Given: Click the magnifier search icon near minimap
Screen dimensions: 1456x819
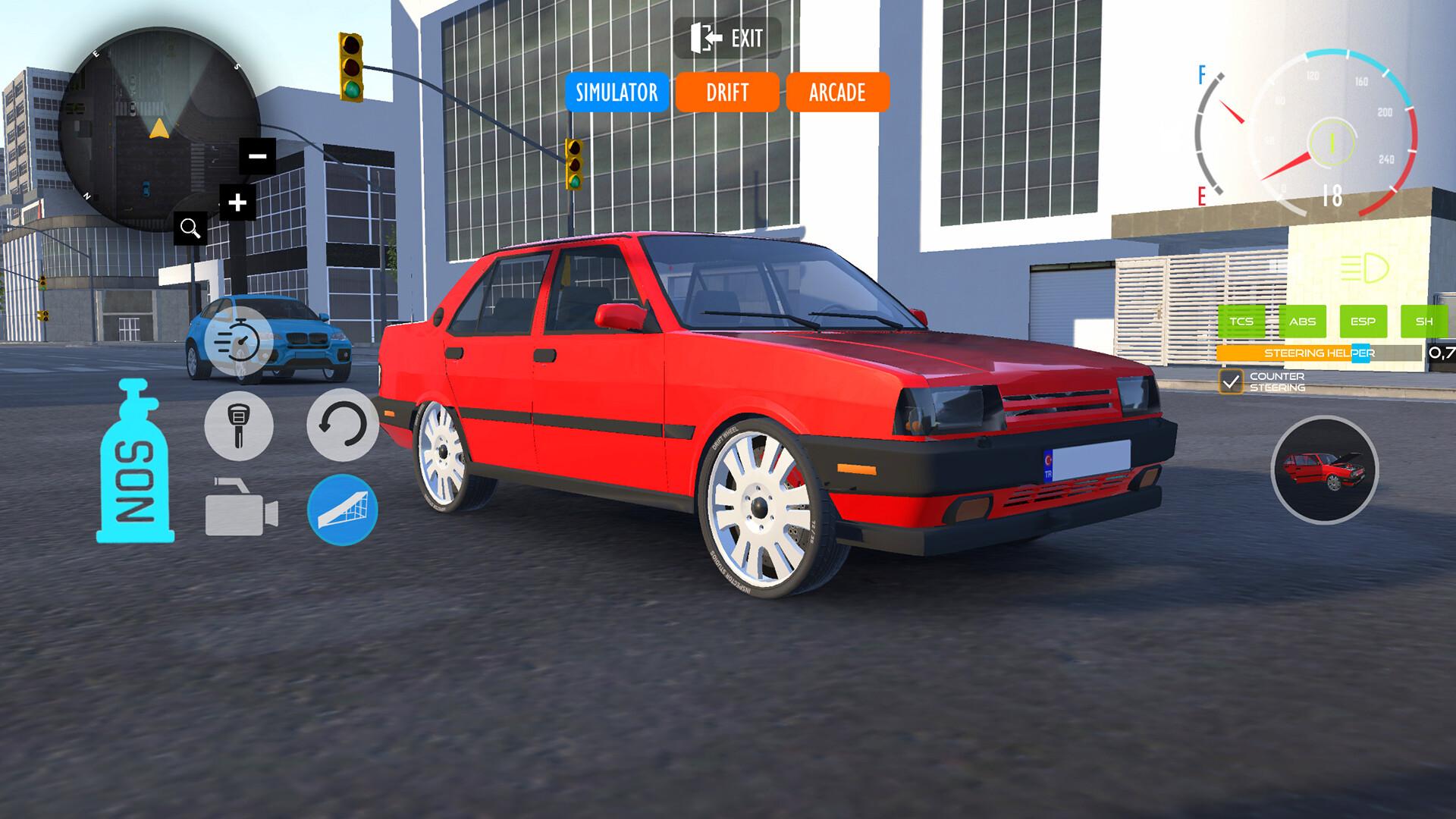Looking at the screenshot, I should pyautogui.click(x=190, y=227).
